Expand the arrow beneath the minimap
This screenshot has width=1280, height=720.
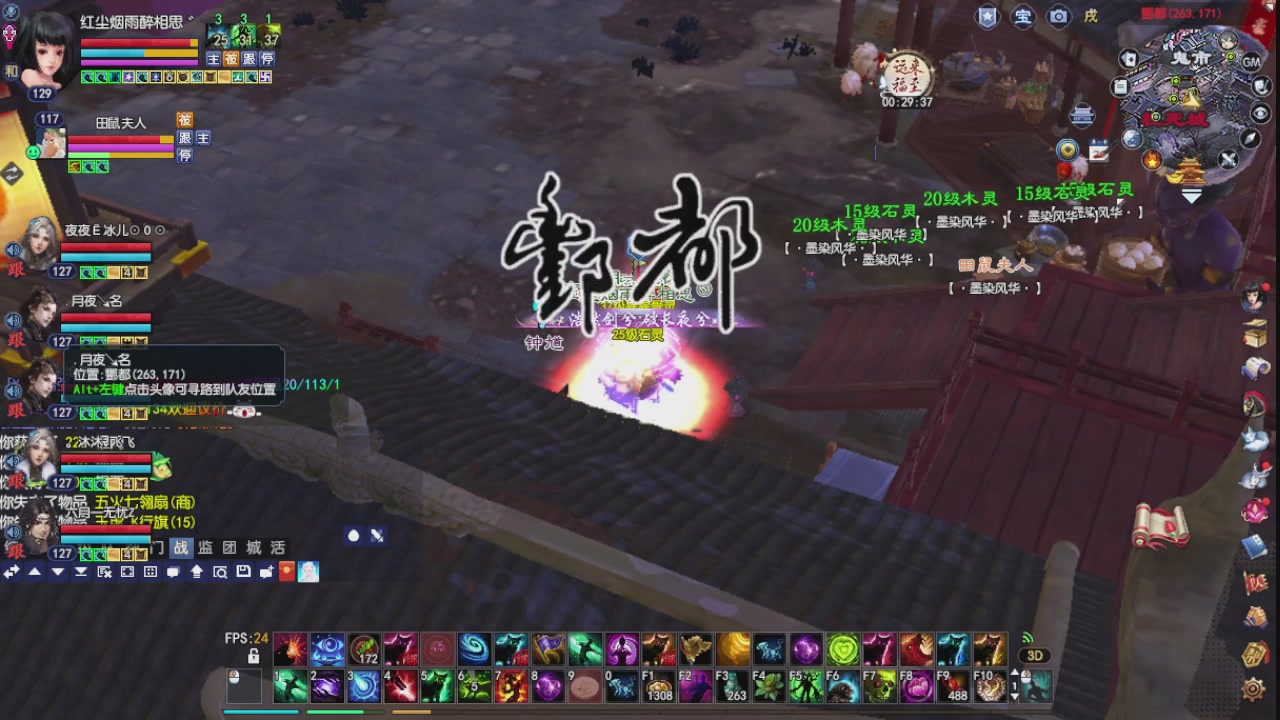[x=1191, y=195]
